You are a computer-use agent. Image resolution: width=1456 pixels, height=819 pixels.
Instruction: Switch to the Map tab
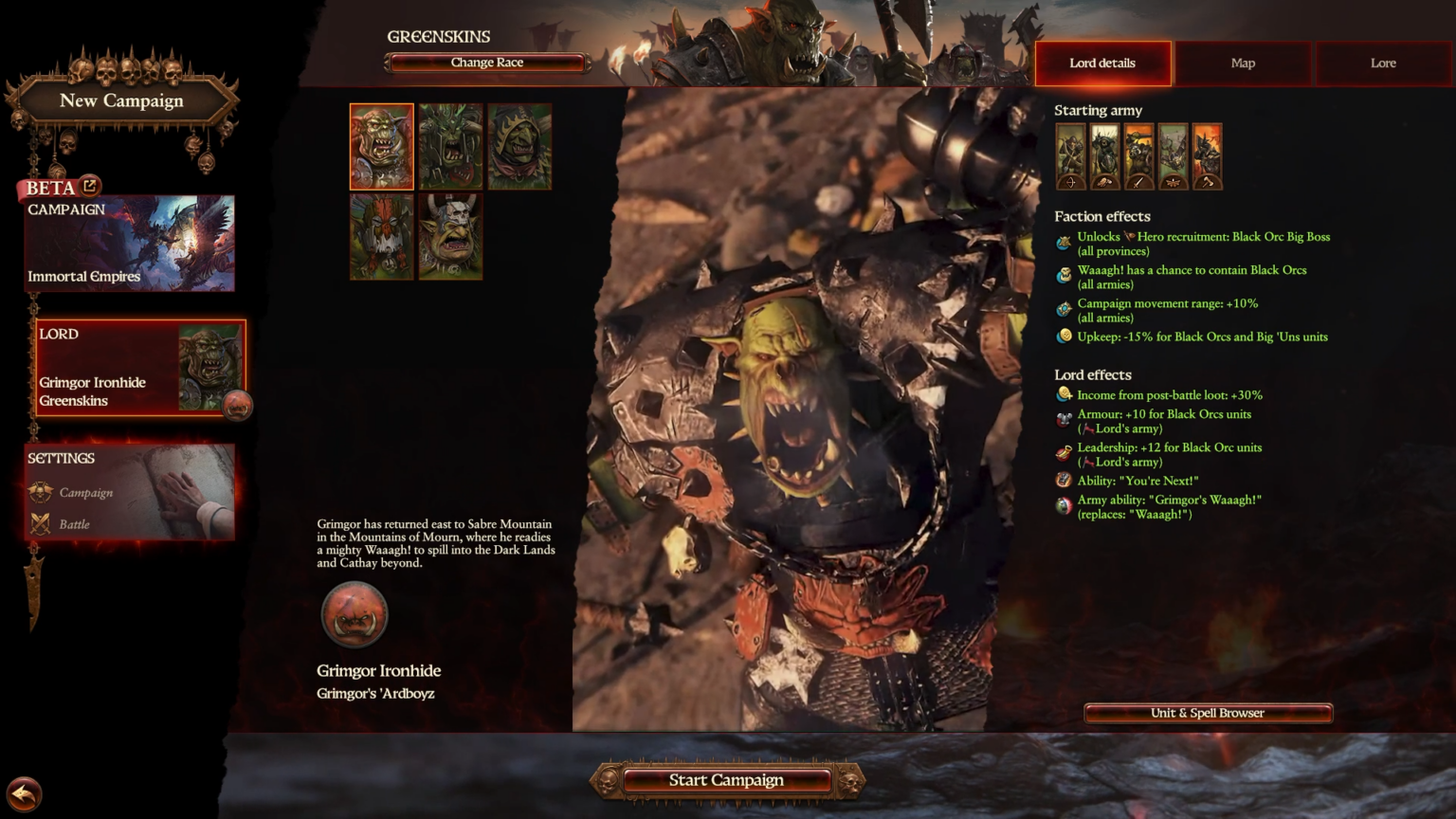click(1243, 63)
